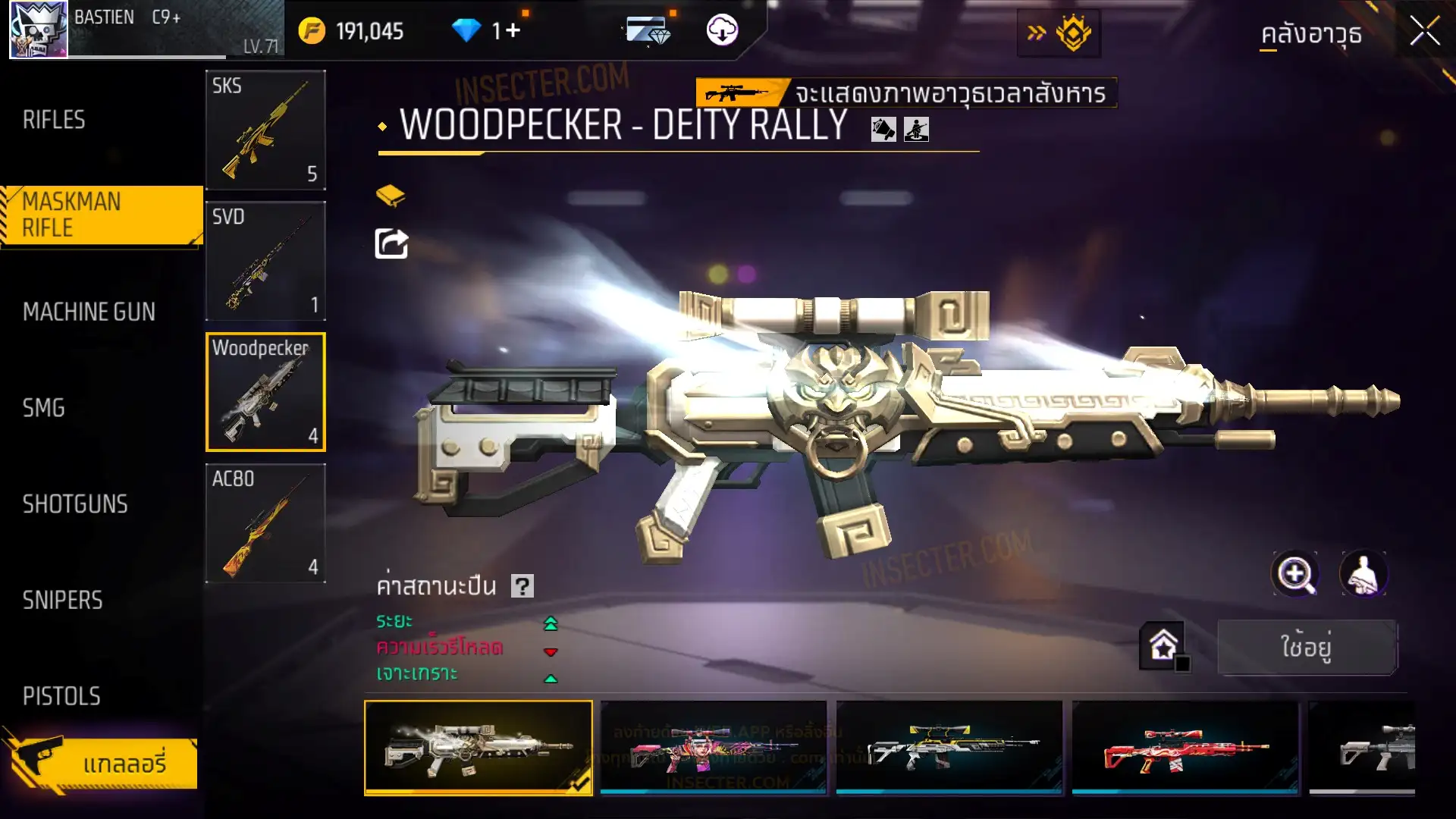The image size is (1456, 819).
Task: Select the SVD weapon tile
Action: (265, 261)
